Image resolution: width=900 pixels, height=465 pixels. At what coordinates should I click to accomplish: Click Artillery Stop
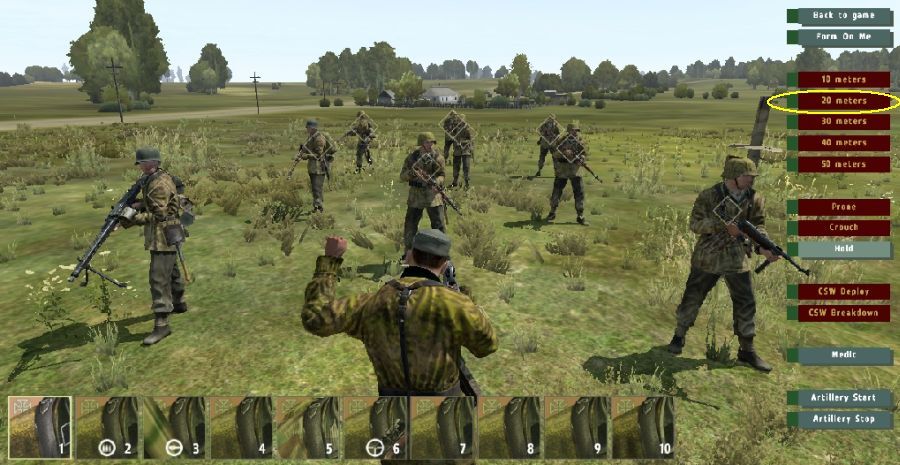click(x=843, y=419)
